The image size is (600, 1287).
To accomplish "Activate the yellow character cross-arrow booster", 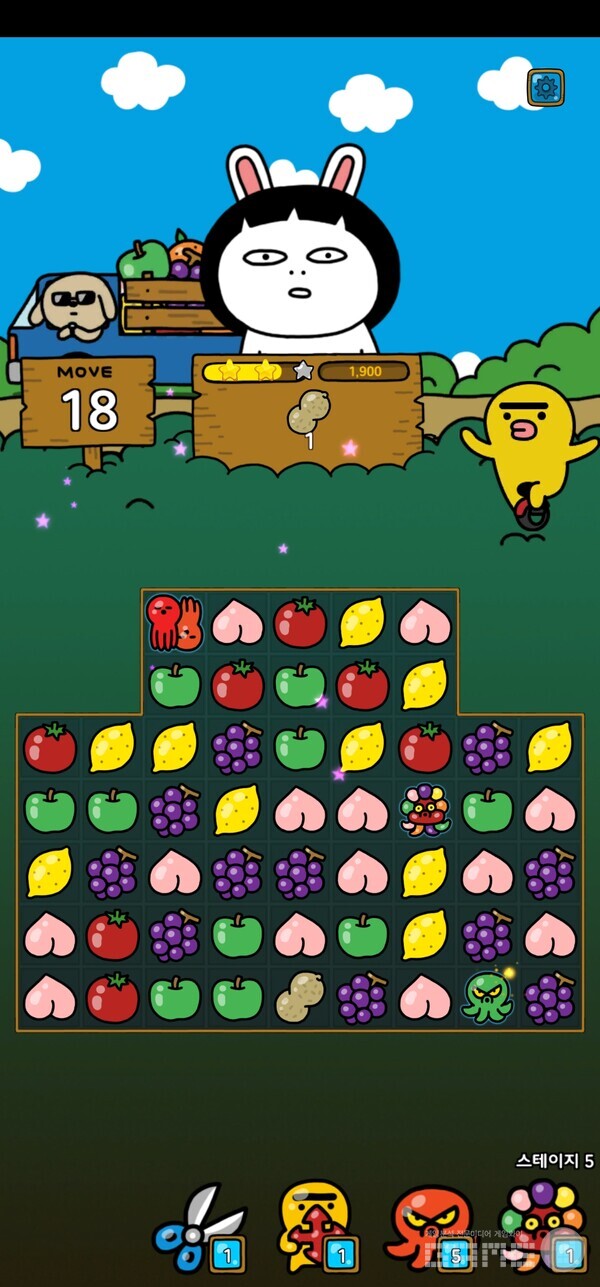I will point(315,1226).
